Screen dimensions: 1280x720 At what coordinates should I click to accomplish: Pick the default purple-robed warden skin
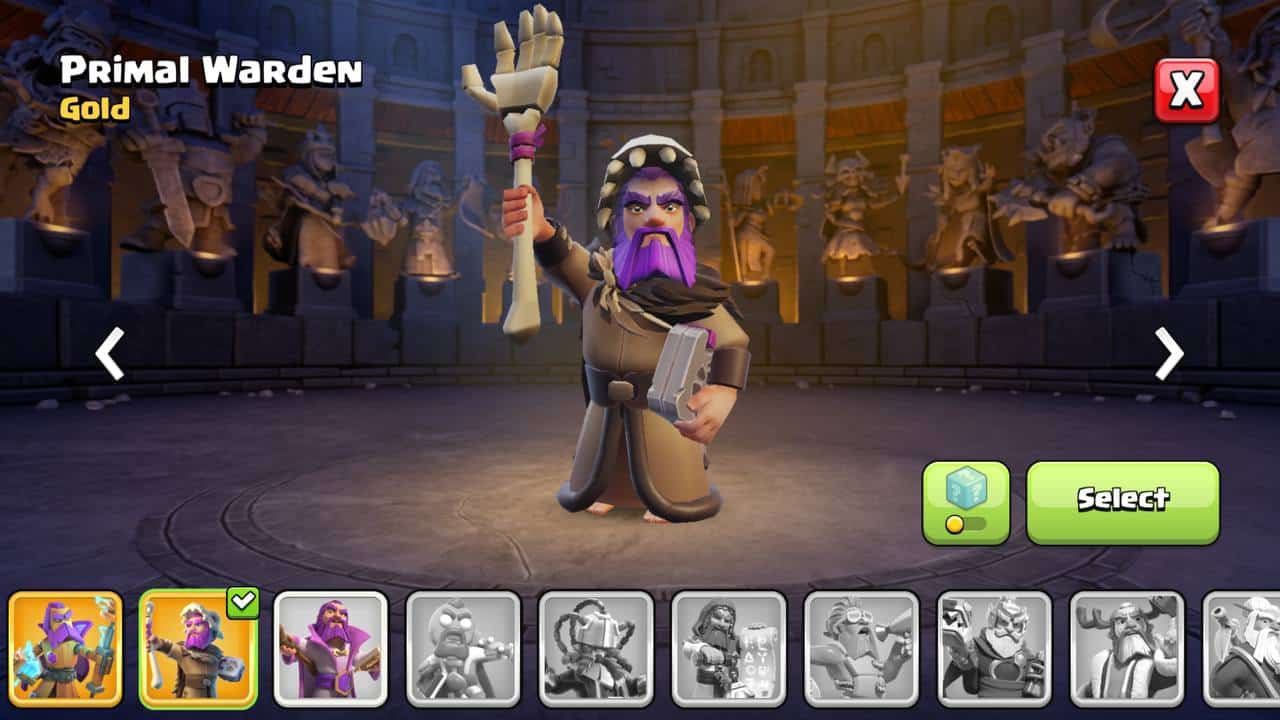pos(331,648)
